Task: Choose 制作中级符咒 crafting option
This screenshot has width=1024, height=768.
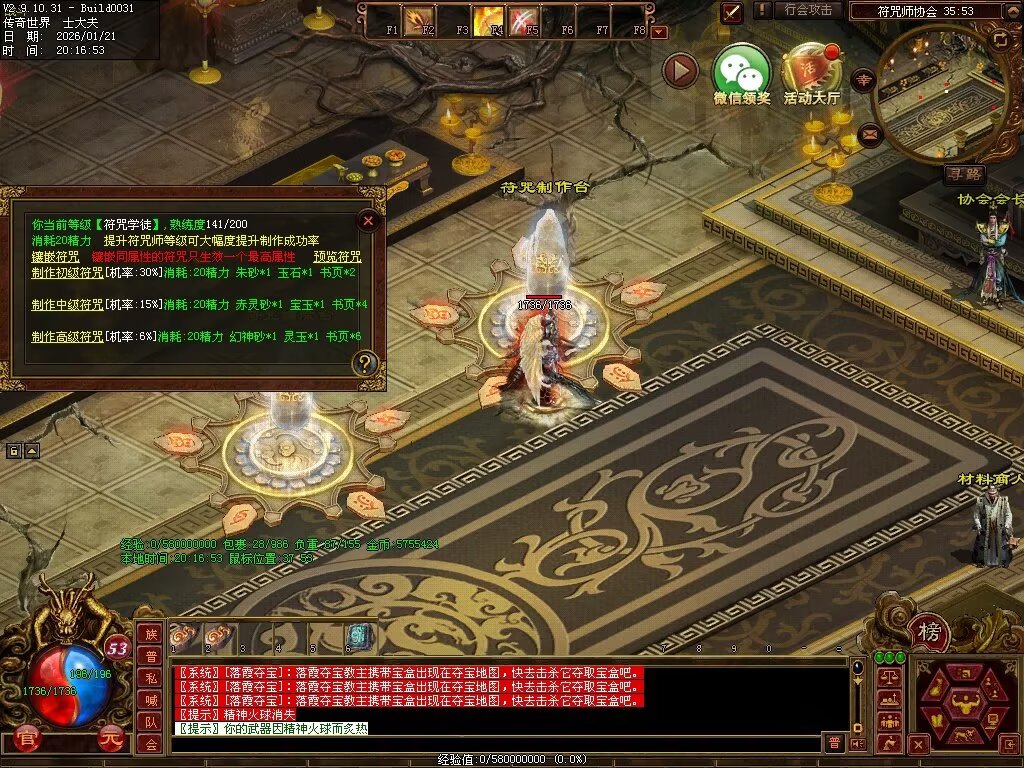Action: pyautogui.click(x=67, y=304)
